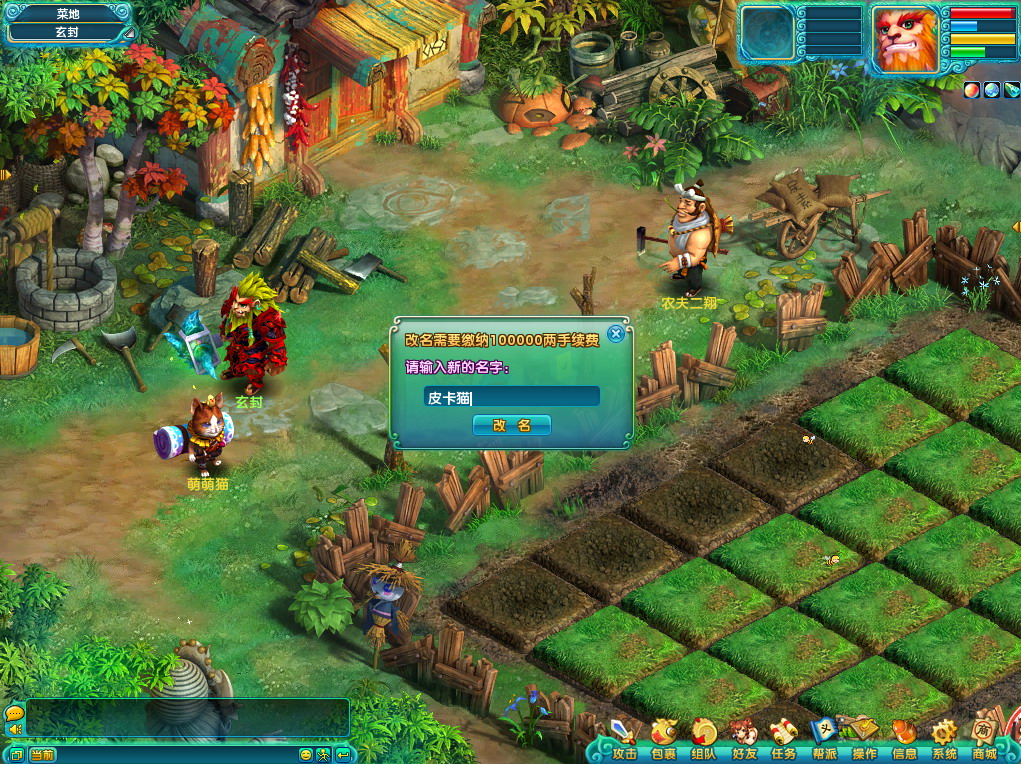Open the 操作 actions menu
The height and width of the screenshot is (764, 1021).
tap(864, 741)
